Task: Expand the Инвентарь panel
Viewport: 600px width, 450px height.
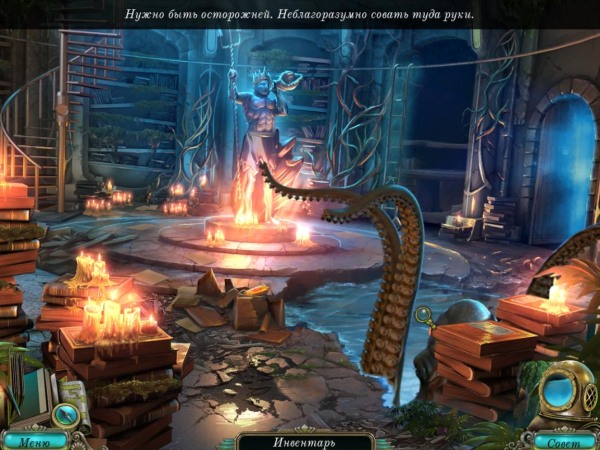Action: [305, 441]
